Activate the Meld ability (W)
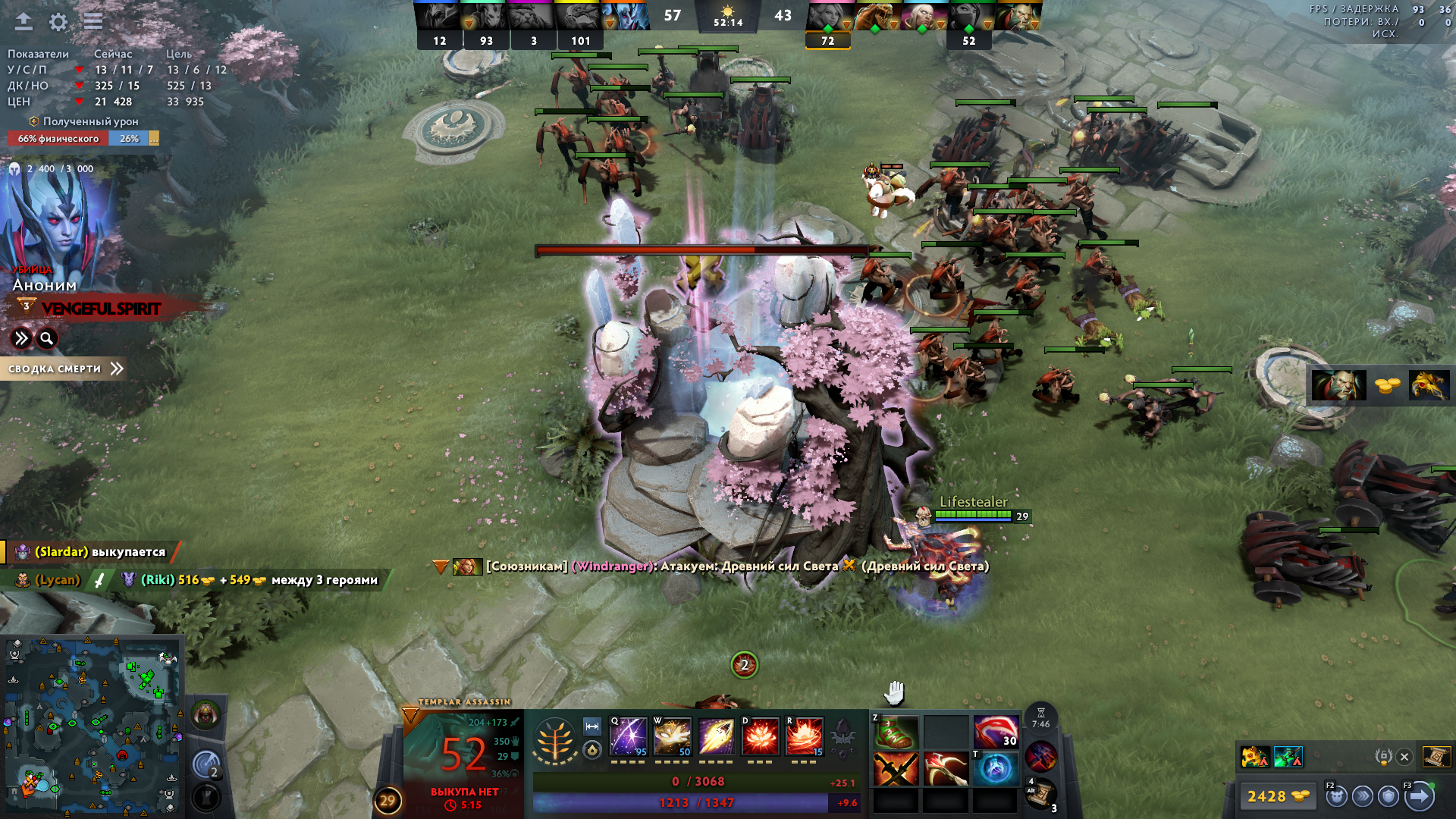The width and height of the screenshot is (1456, 819). [672, 736]
